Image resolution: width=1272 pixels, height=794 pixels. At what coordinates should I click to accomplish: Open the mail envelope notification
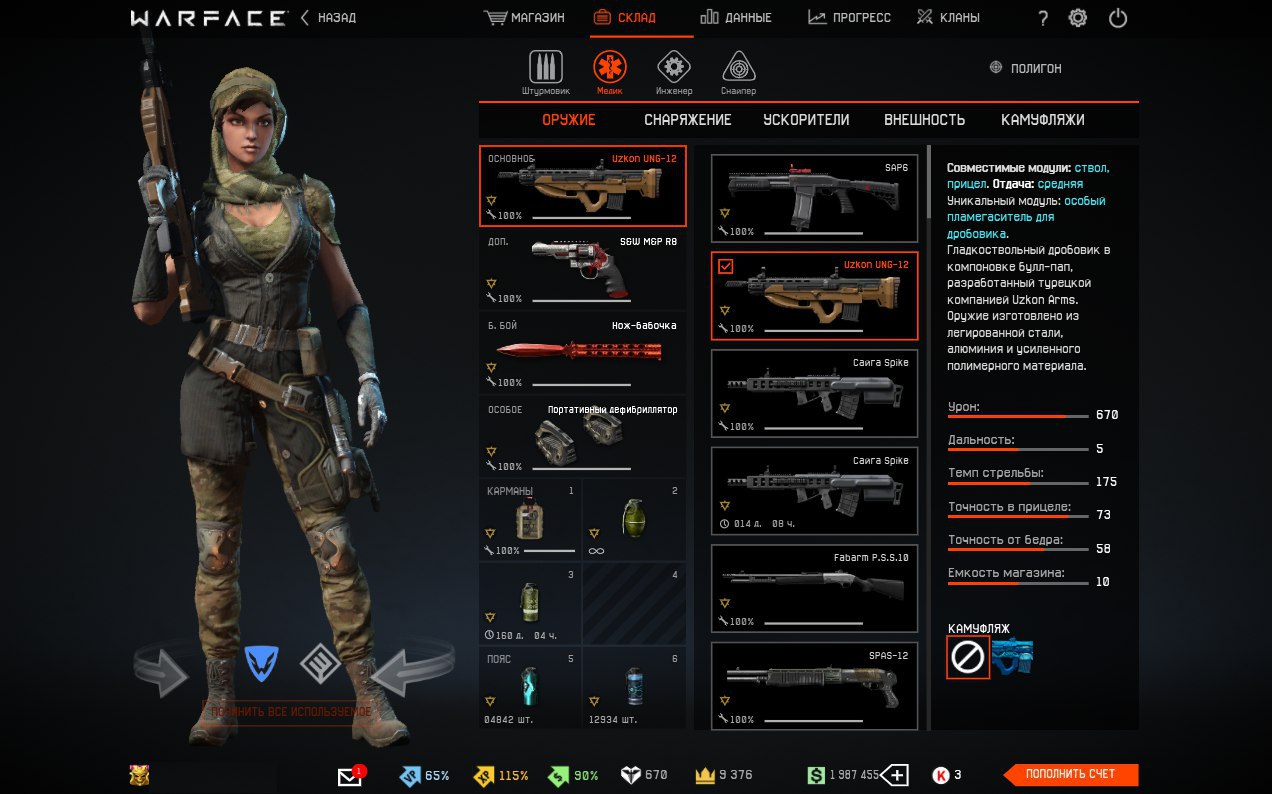tap(350, 776)
